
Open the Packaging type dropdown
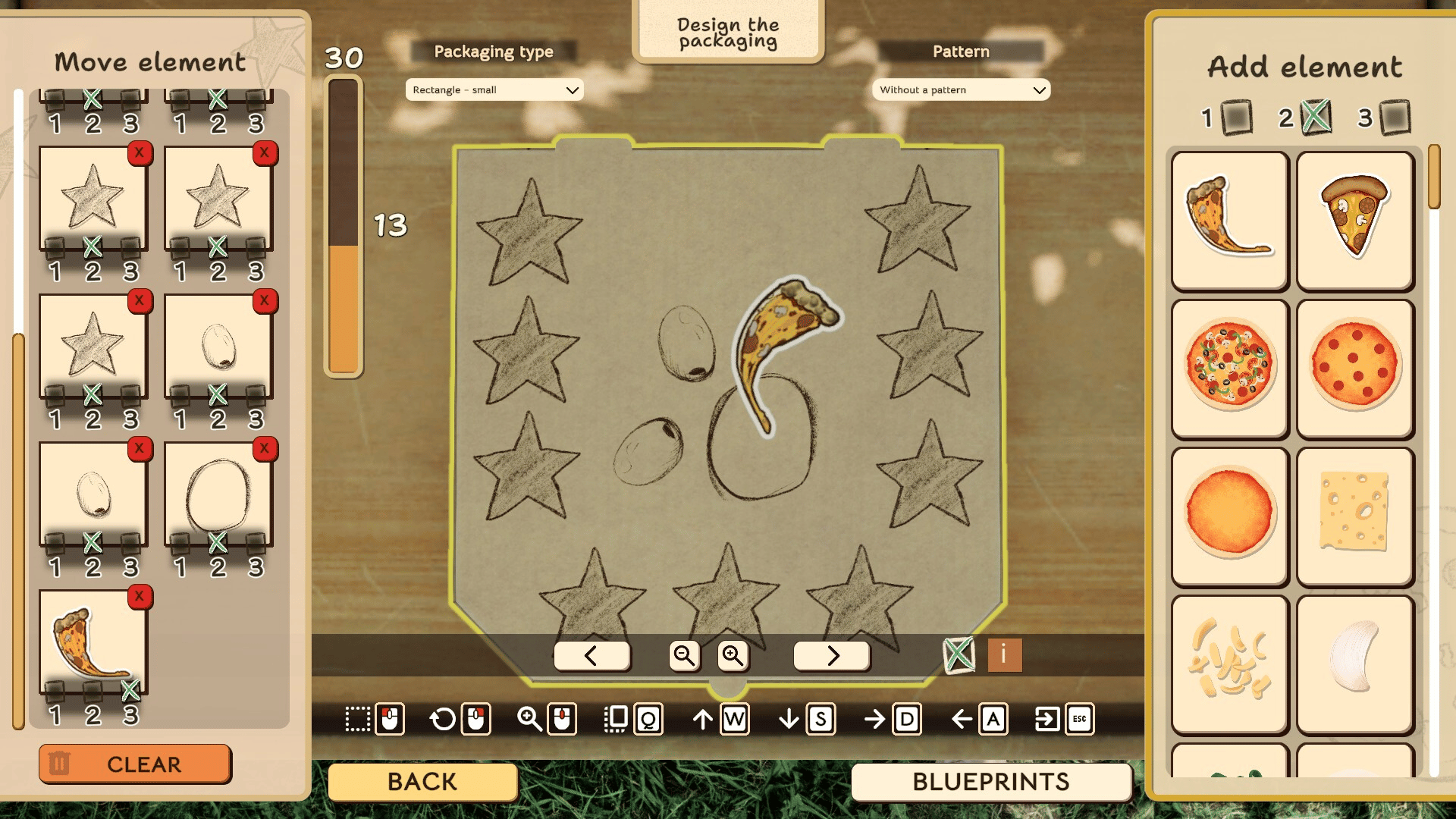(494, 89)
